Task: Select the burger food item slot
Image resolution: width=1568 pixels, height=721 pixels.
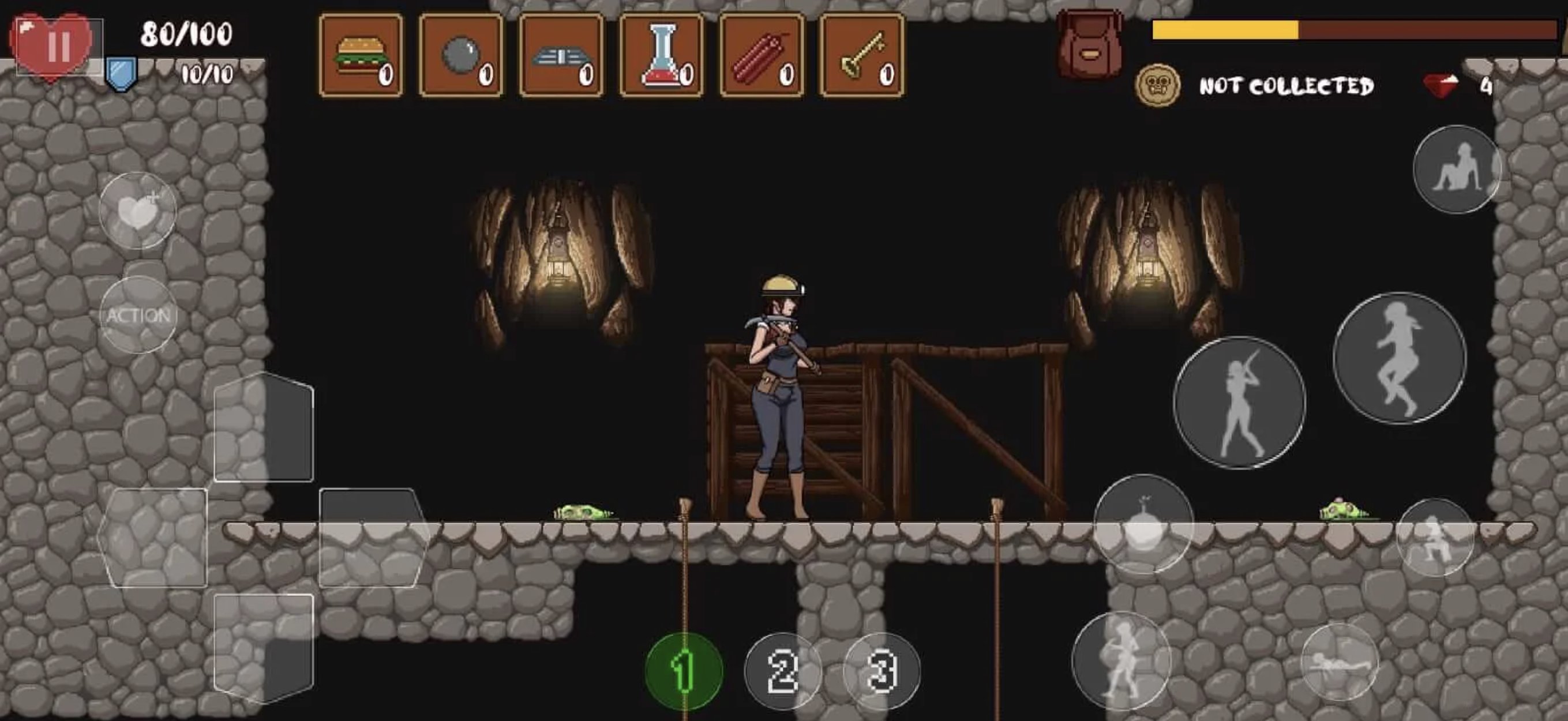Action: click(361, 52)
